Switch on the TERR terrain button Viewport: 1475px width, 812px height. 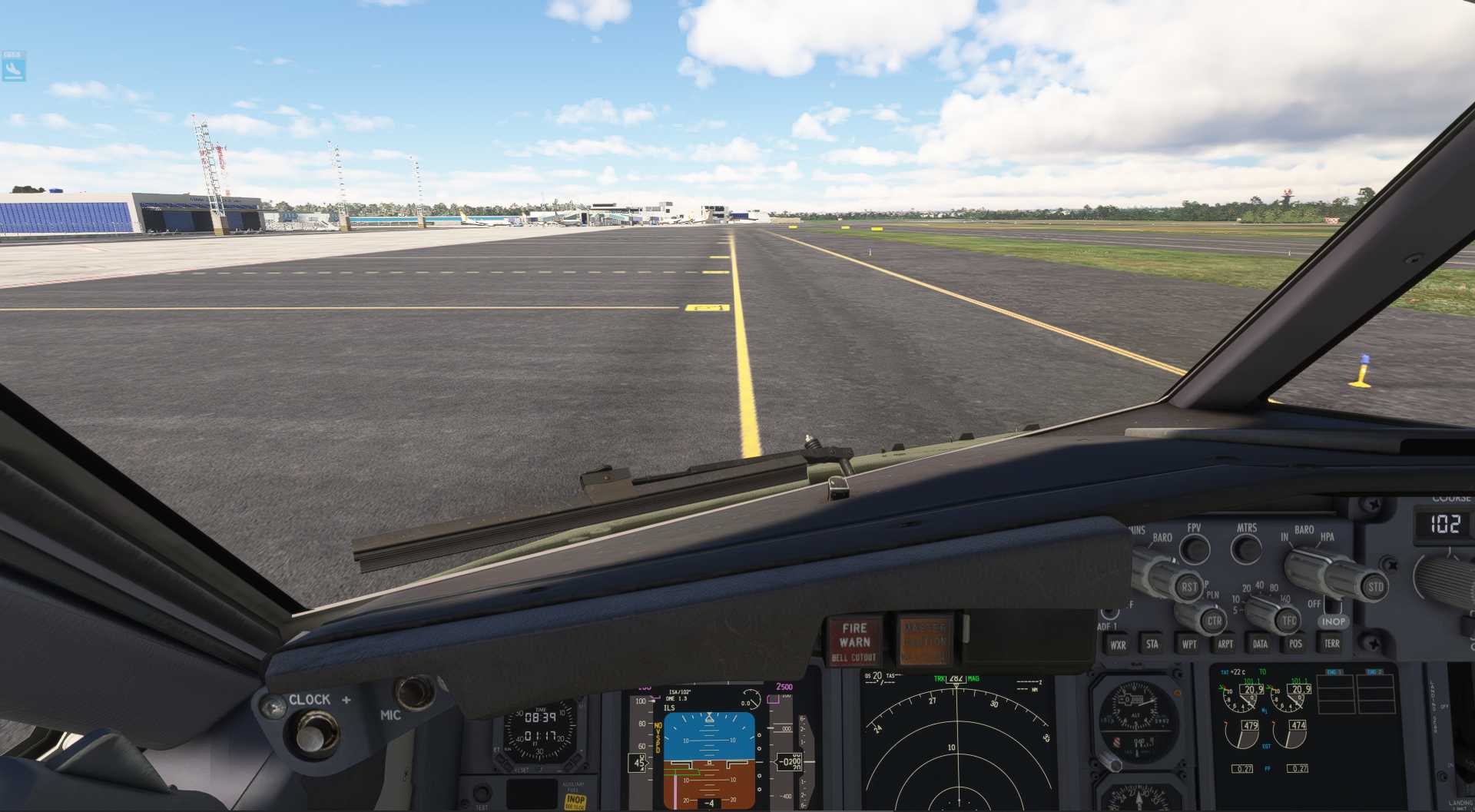click(x=1331, y=643)
